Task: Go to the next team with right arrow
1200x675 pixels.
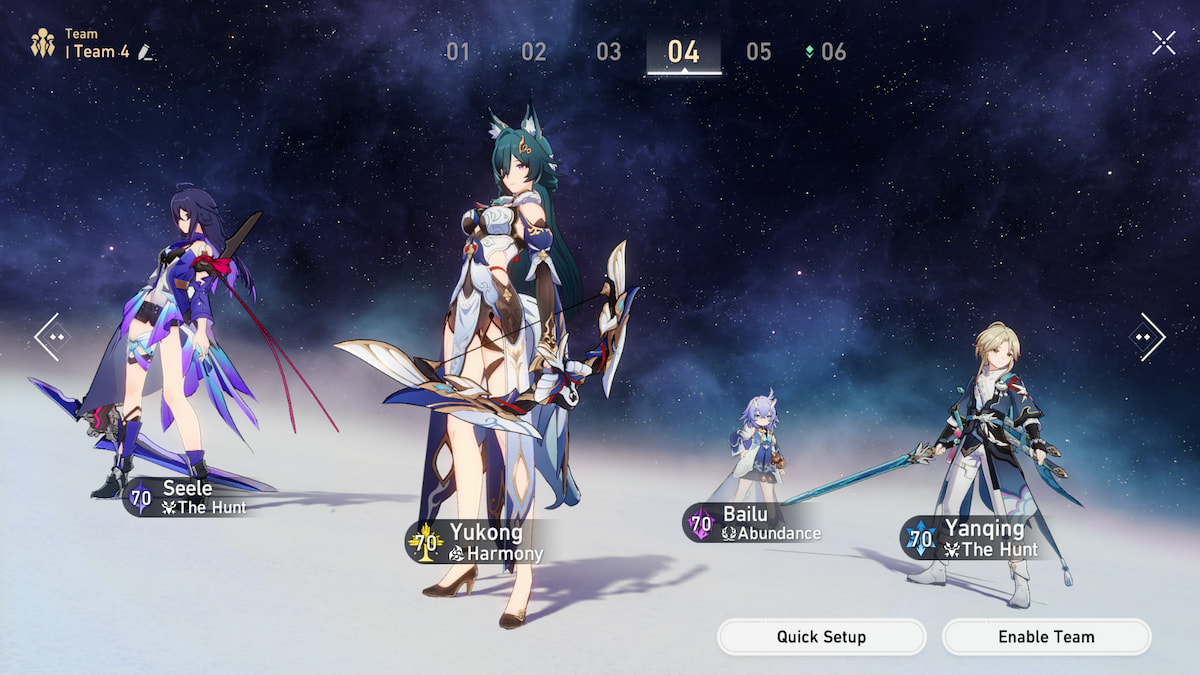Action: [1148, 337]
